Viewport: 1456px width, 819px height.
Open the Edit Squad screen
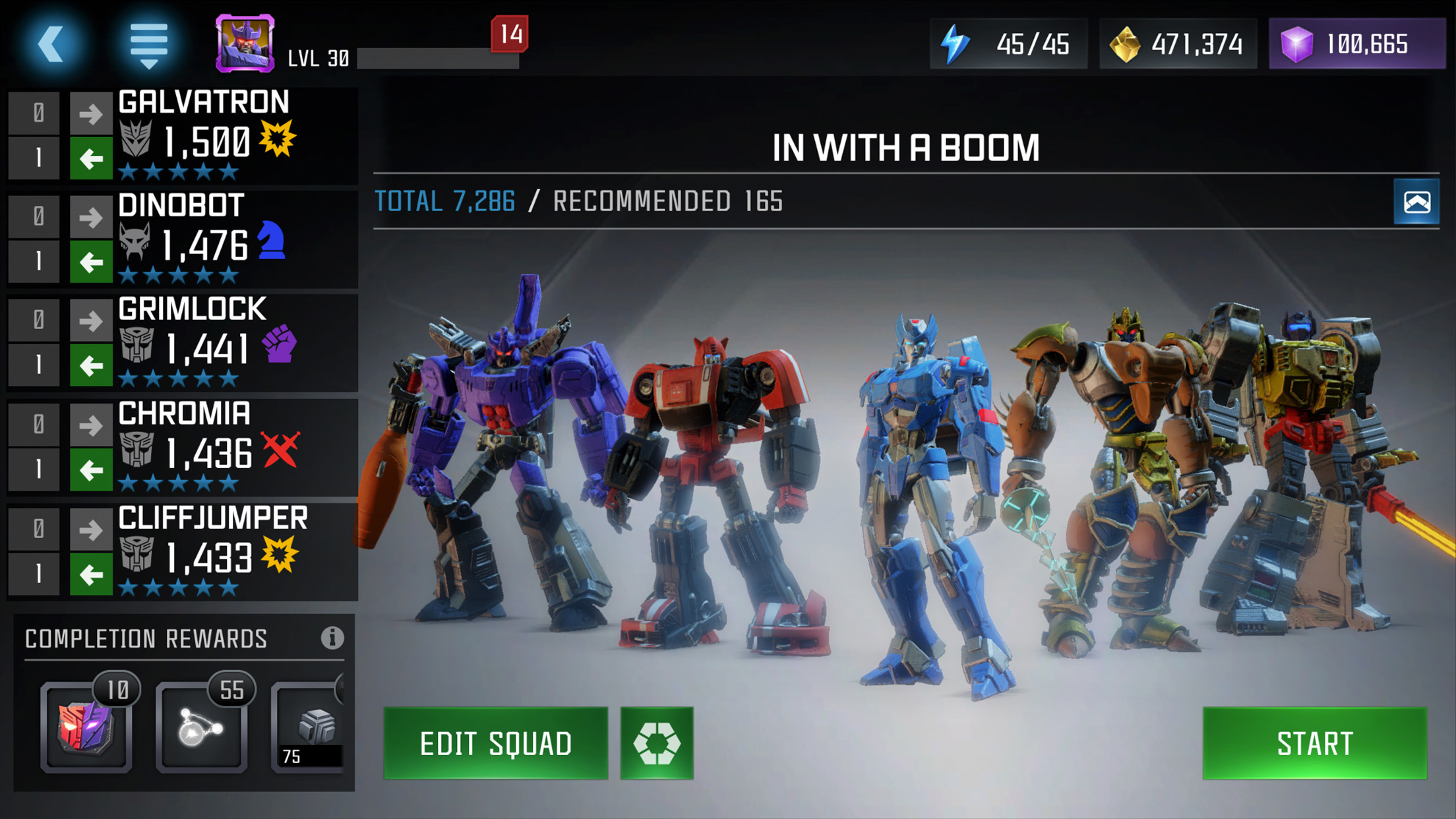coord(495,743)
